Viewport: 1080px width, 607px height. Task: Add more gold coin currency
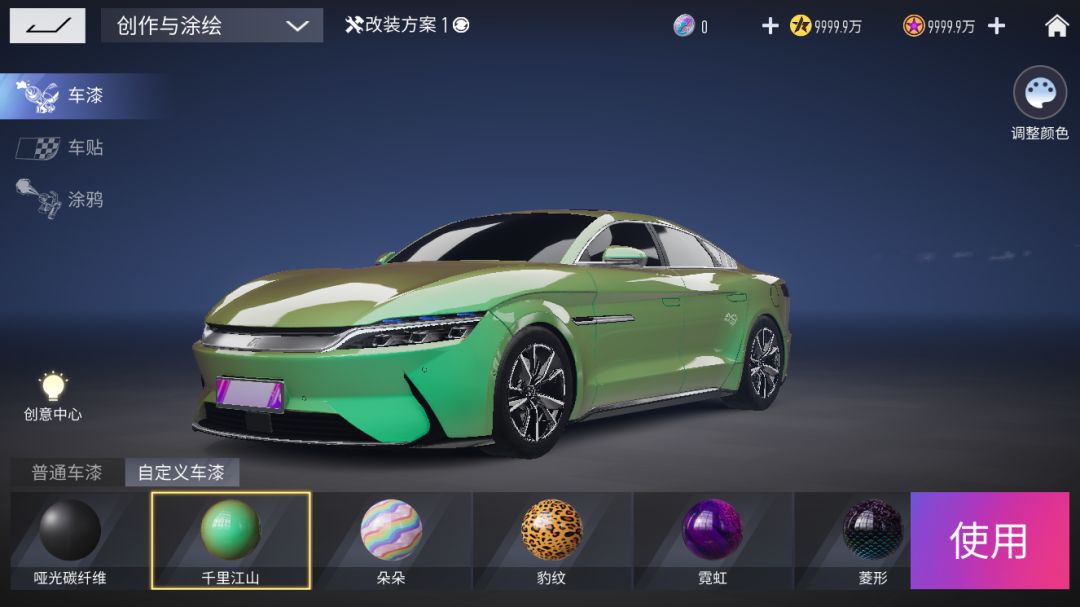tap(770, 26)
